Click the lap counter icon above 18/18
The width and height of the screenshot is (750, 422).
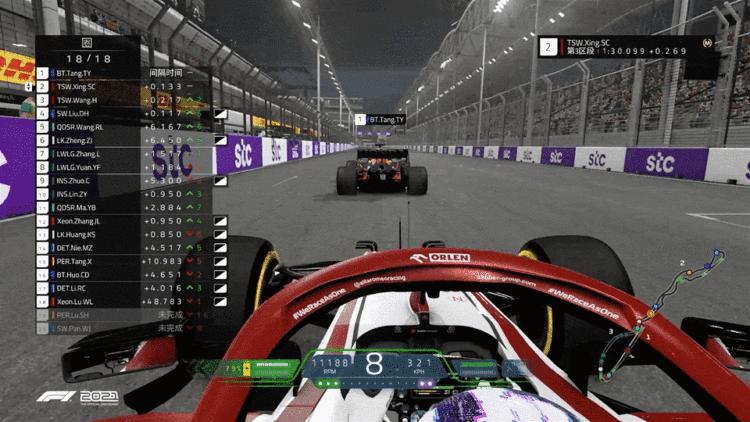pos(87,44)
